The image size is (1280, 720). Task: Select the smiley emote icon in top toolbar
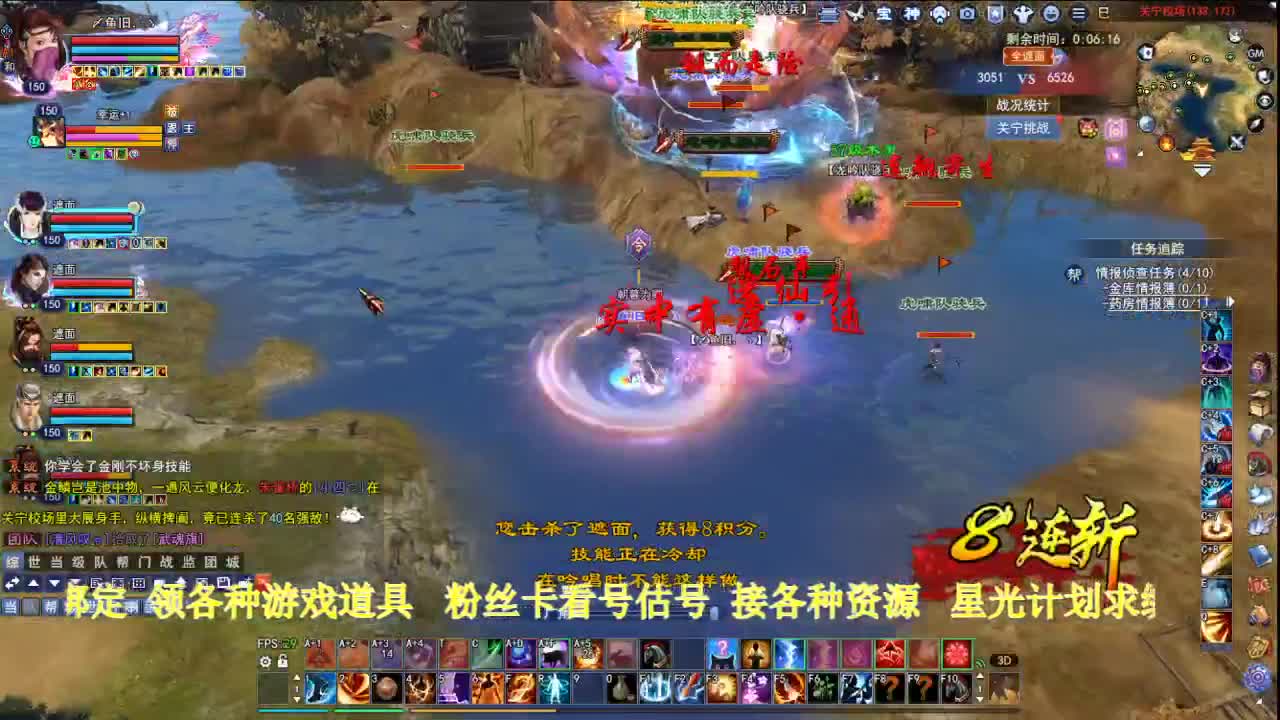tap(1051, 14)
